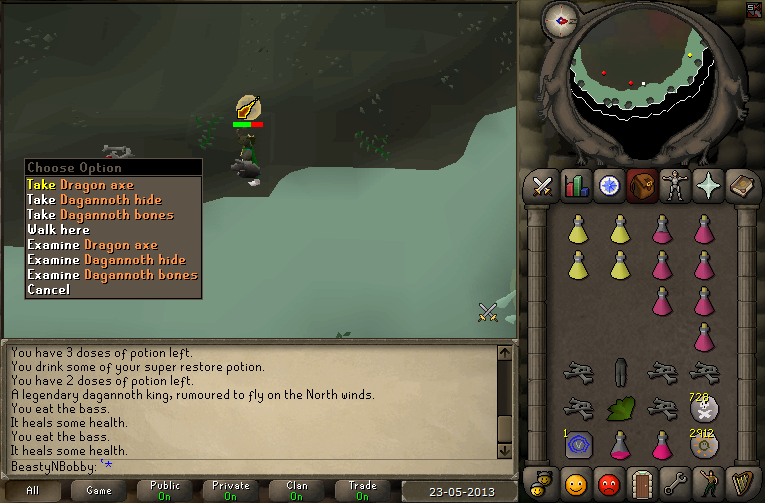765x503 pixels.
Task: Open the prayer tab
Action: tap(709, 187)
